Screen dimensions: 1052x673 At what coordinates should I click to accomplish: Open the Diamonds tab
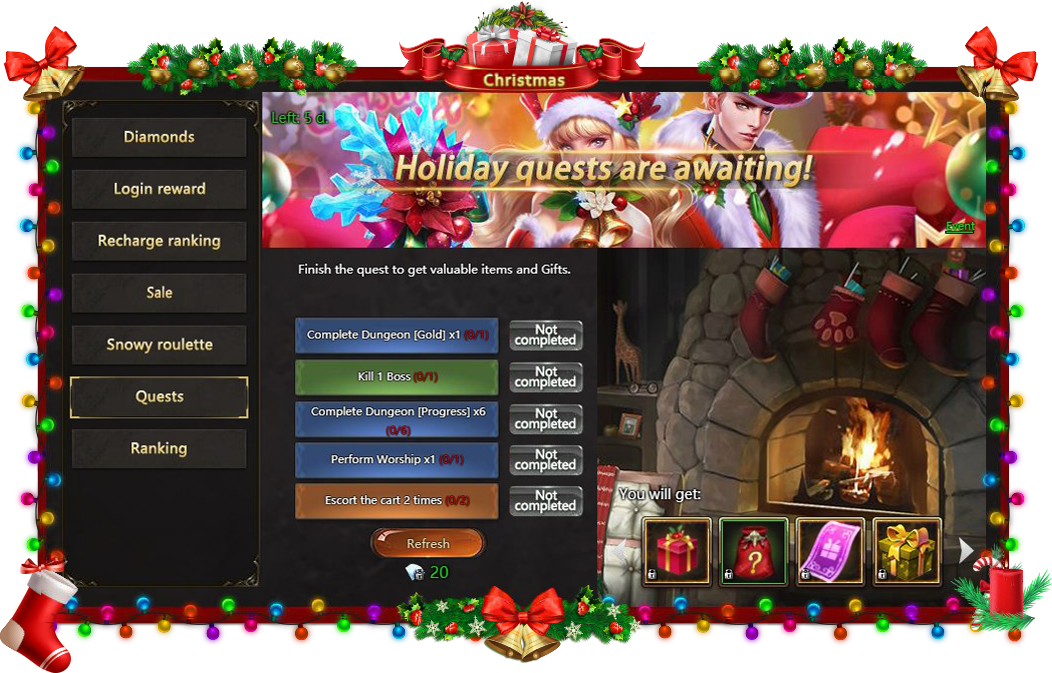pyautogui.click(x=159, y=137)
